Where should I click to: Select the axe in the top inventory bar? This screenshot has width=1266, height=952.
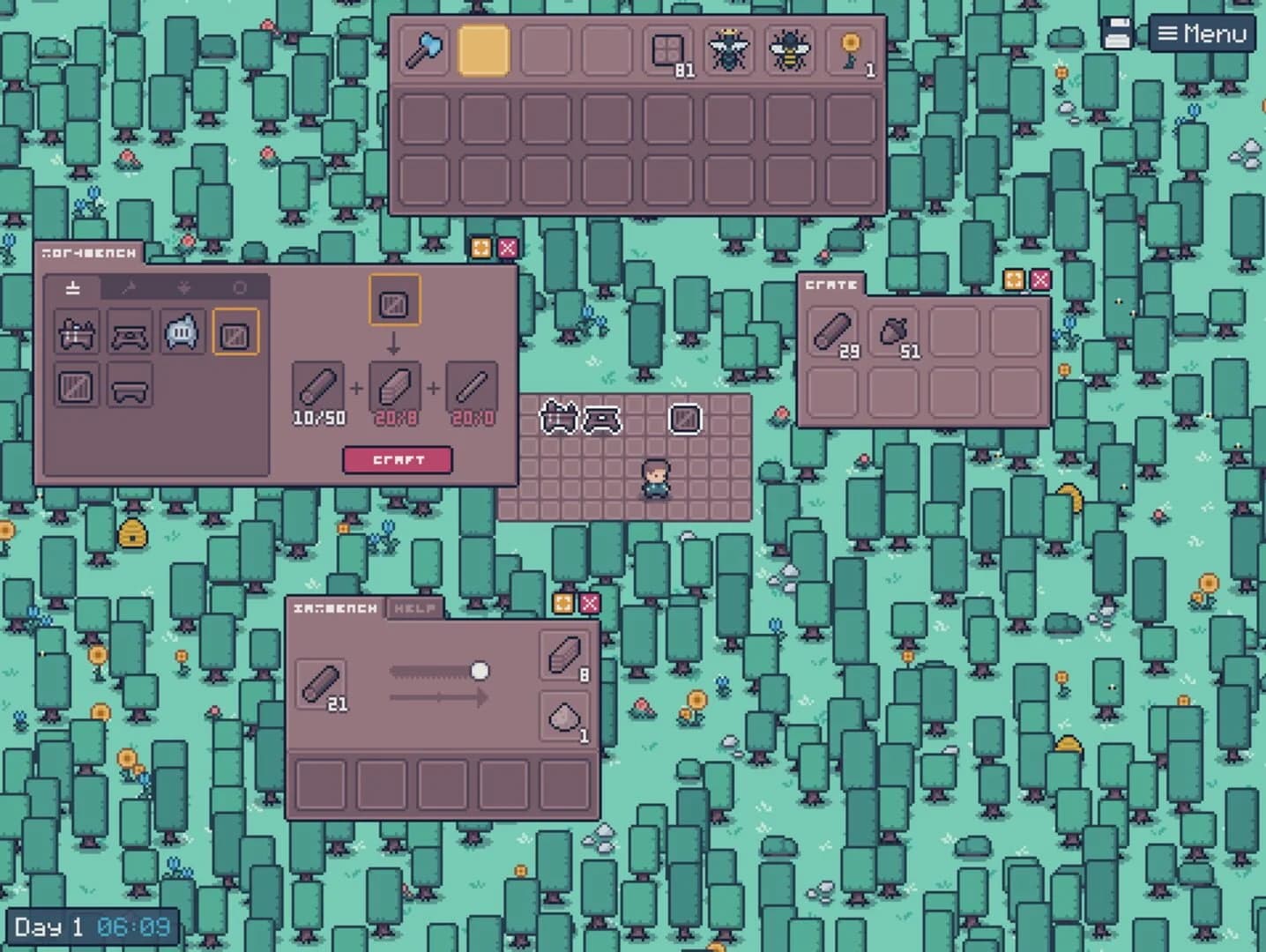tap(422, 50)
